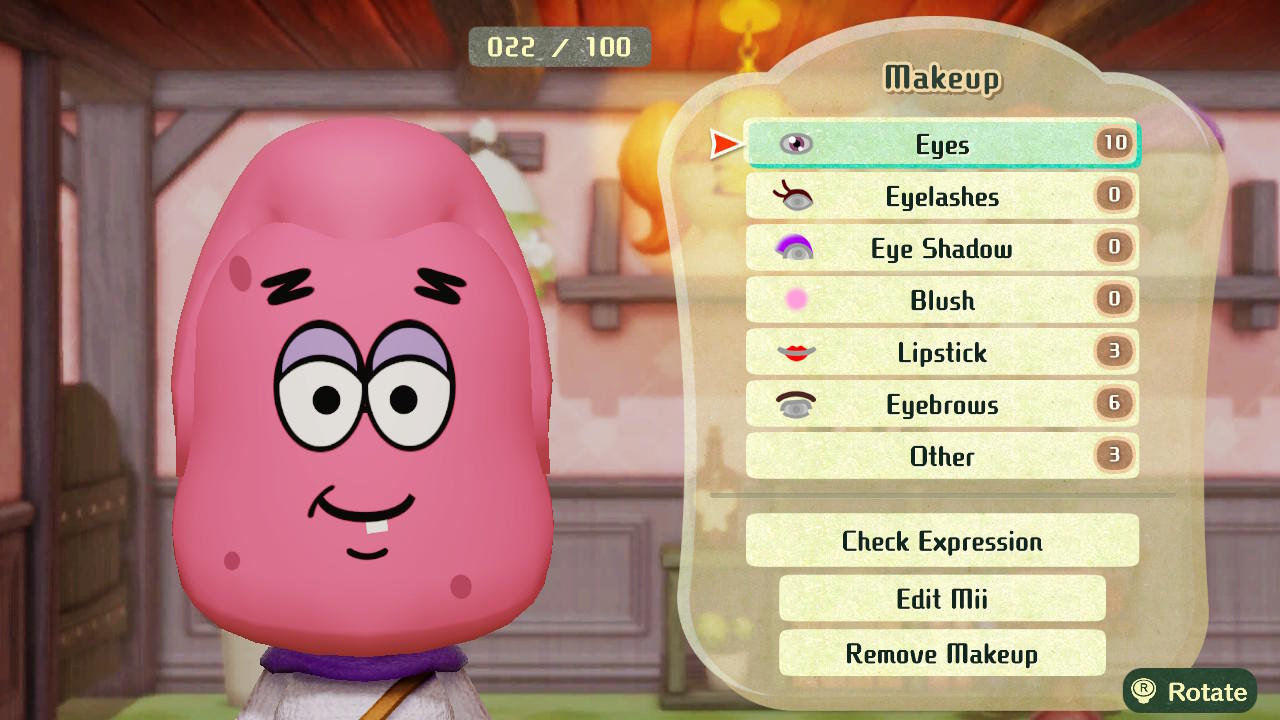The width and height of the screenshot is (1280, 720).
Task: Click Check Expression
Action: (942, 541)
